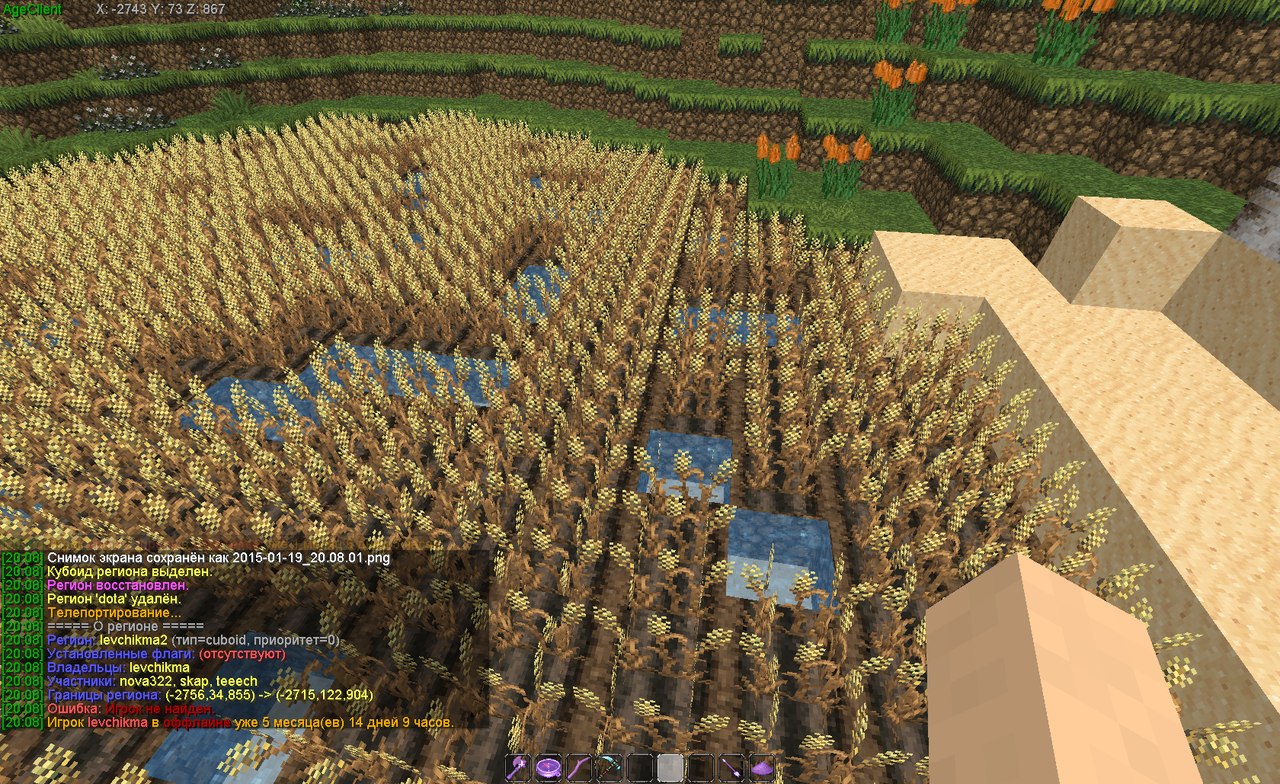Screen dimensions: 1280x784
Task: Click the highlighted empty hotbar slot
Action: (x=671, y=768)
